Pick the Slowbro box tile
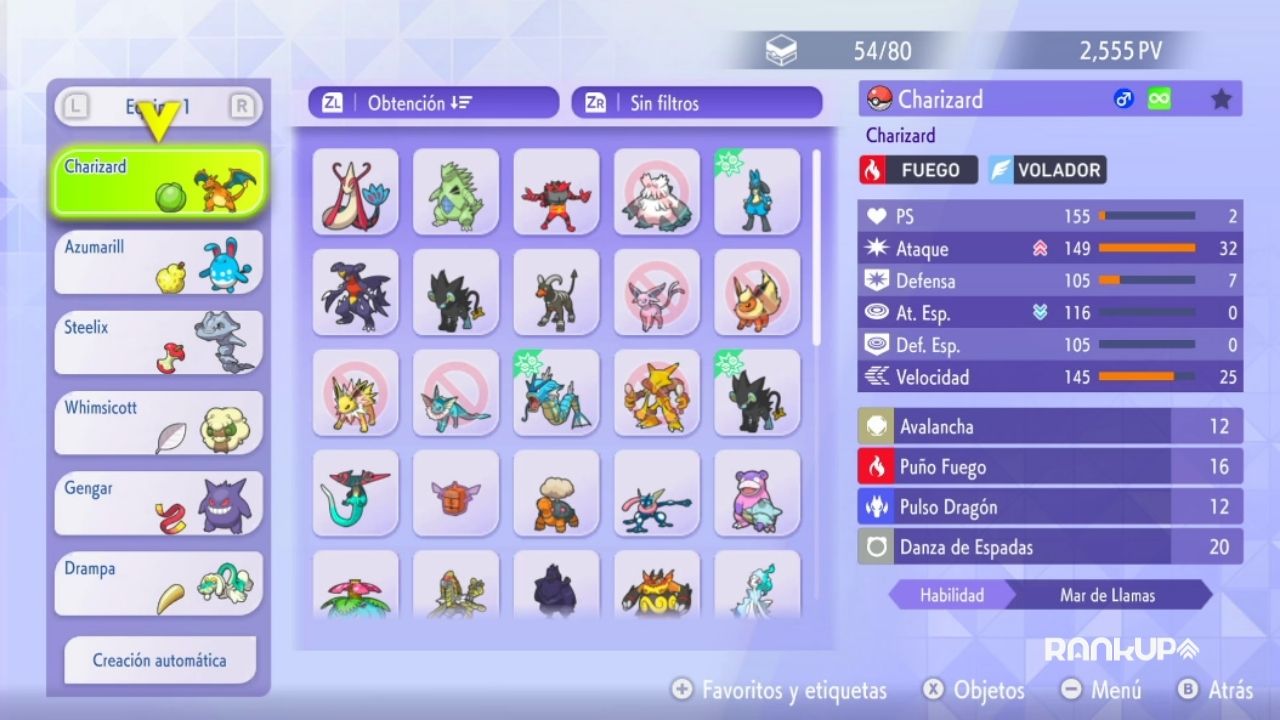This screenshot has width=1280, height=720. (757, 492)
